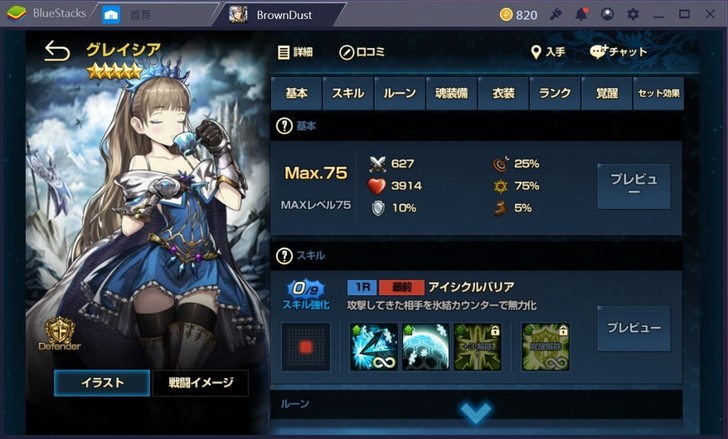The width and height of the screenshot is (728, 439).
Task: Switch to the スキル tab
Action: coord(348,93)
